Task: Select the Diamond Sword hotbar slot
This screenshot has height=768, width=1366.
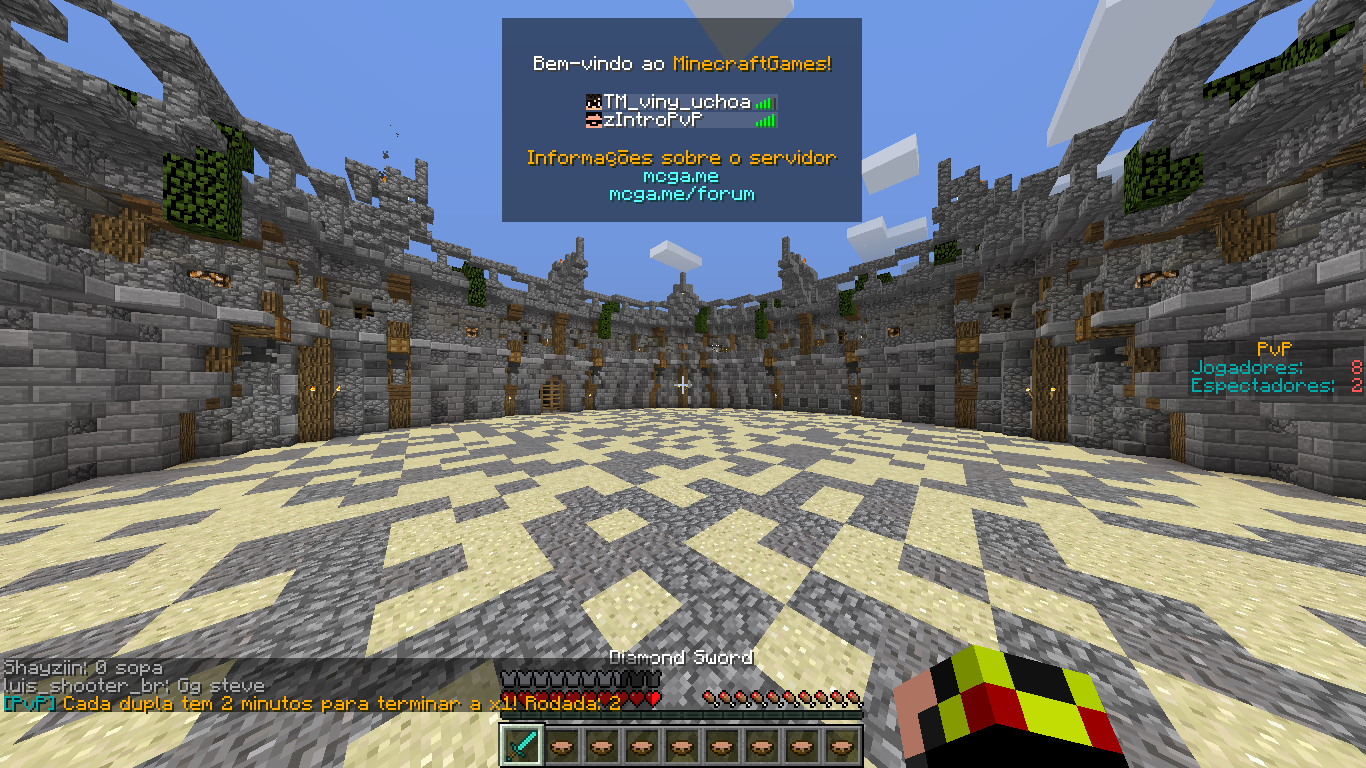Action: 520,746
